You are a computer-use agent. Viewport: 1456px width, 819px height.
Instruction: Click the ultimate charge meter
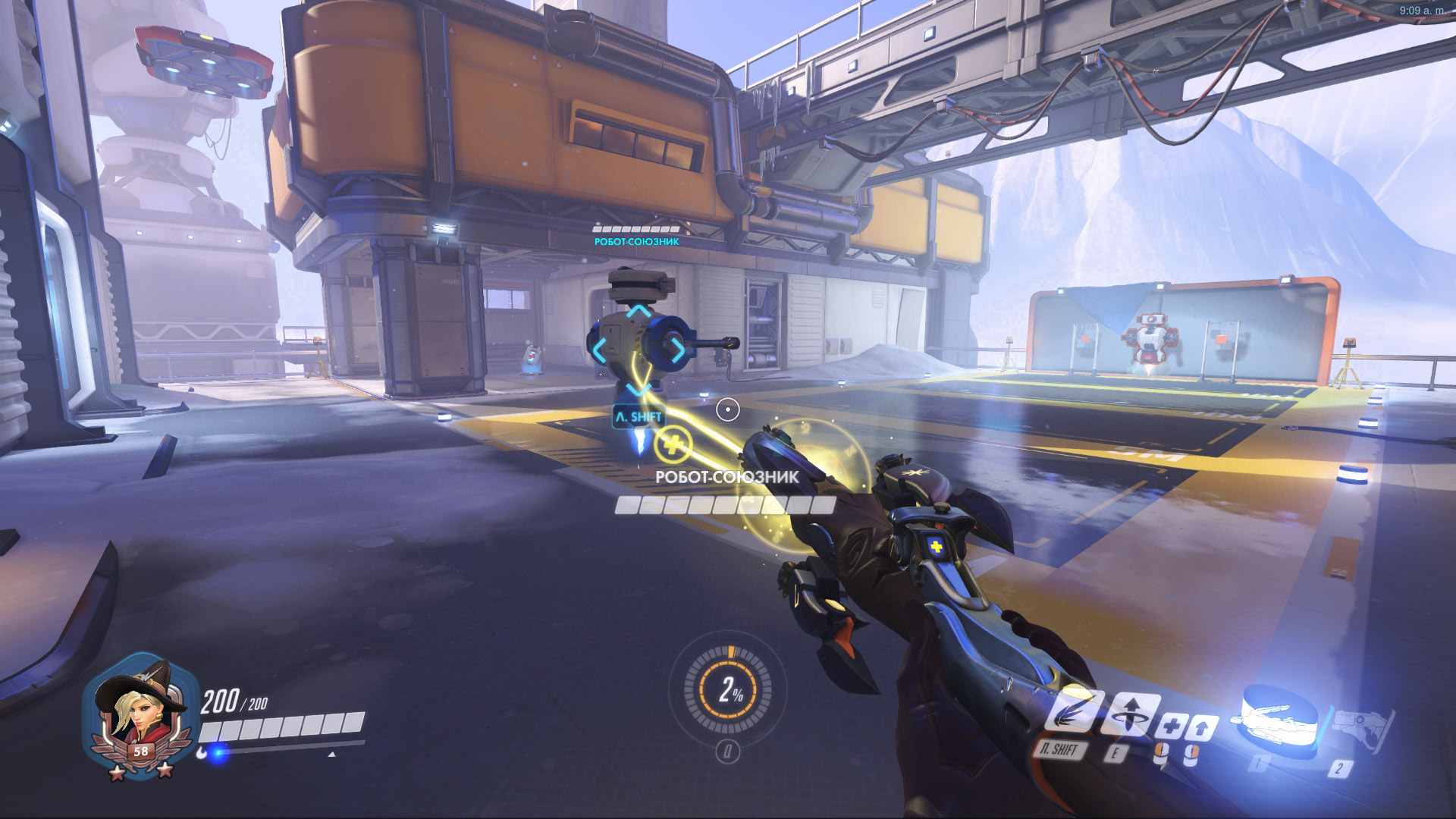point(728,689)
